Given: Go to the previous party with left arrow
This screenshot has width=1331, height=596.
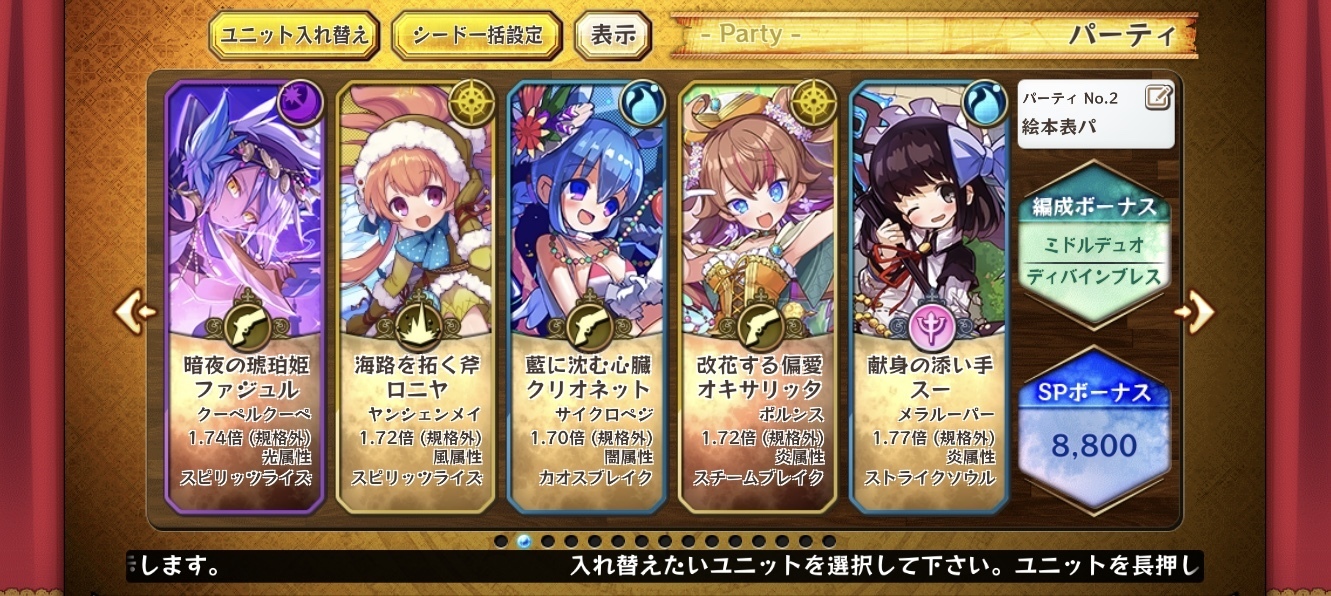Looking at the screenshot, I should tap(135, 312).
